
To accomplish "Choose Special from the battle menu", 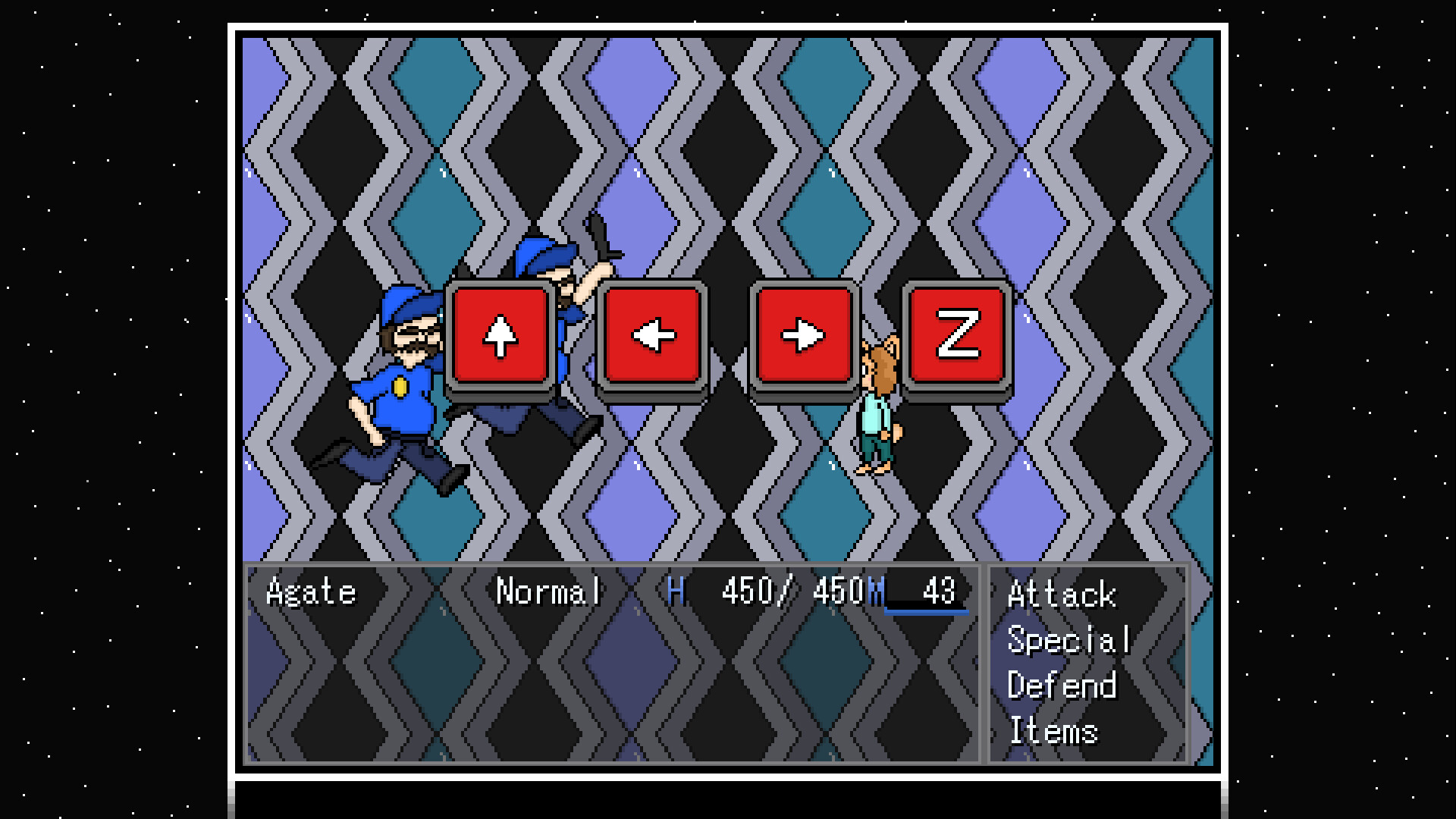I will coord(1069,639).
